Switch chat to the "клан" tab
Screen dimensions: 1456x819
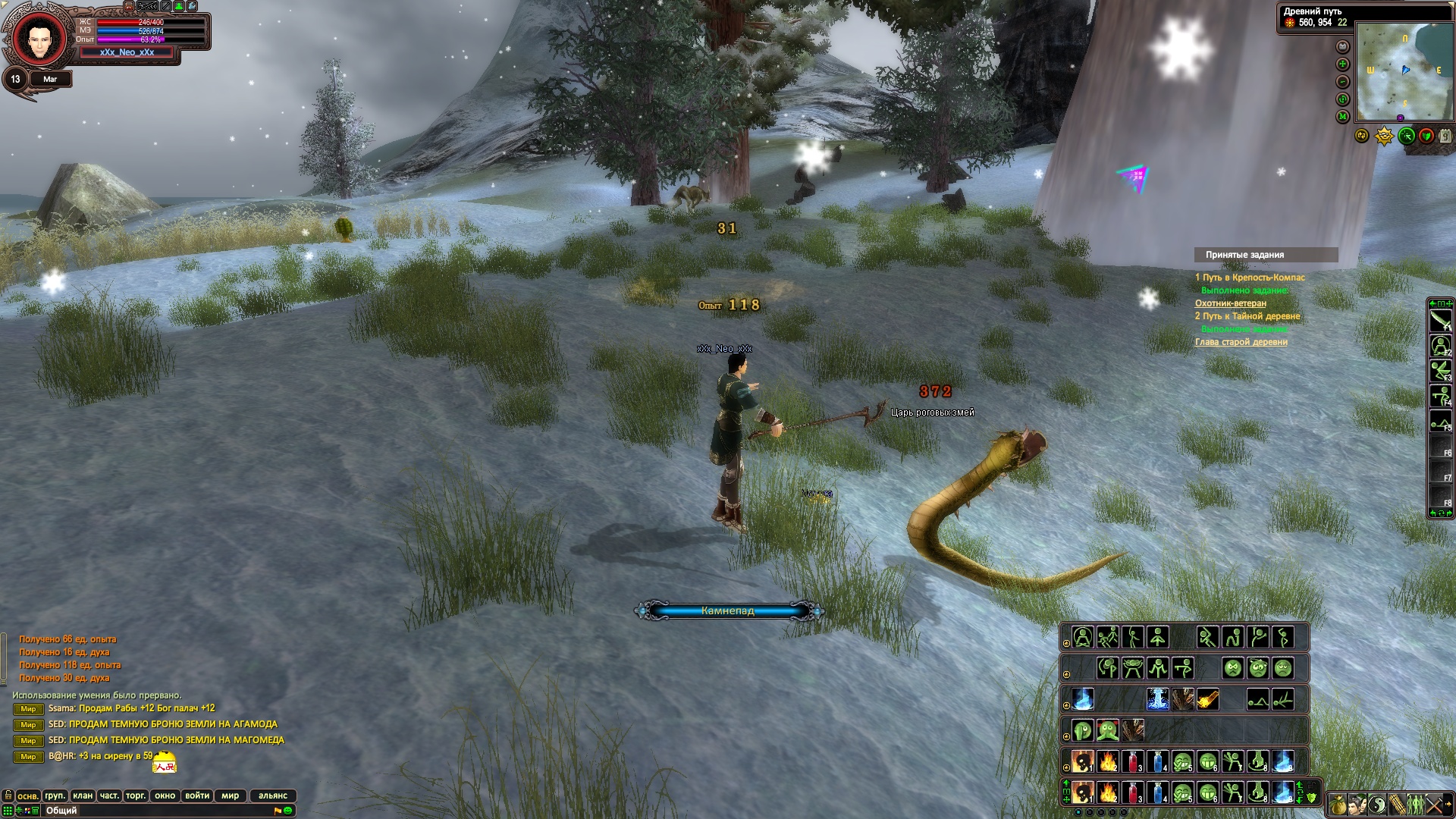83,795
